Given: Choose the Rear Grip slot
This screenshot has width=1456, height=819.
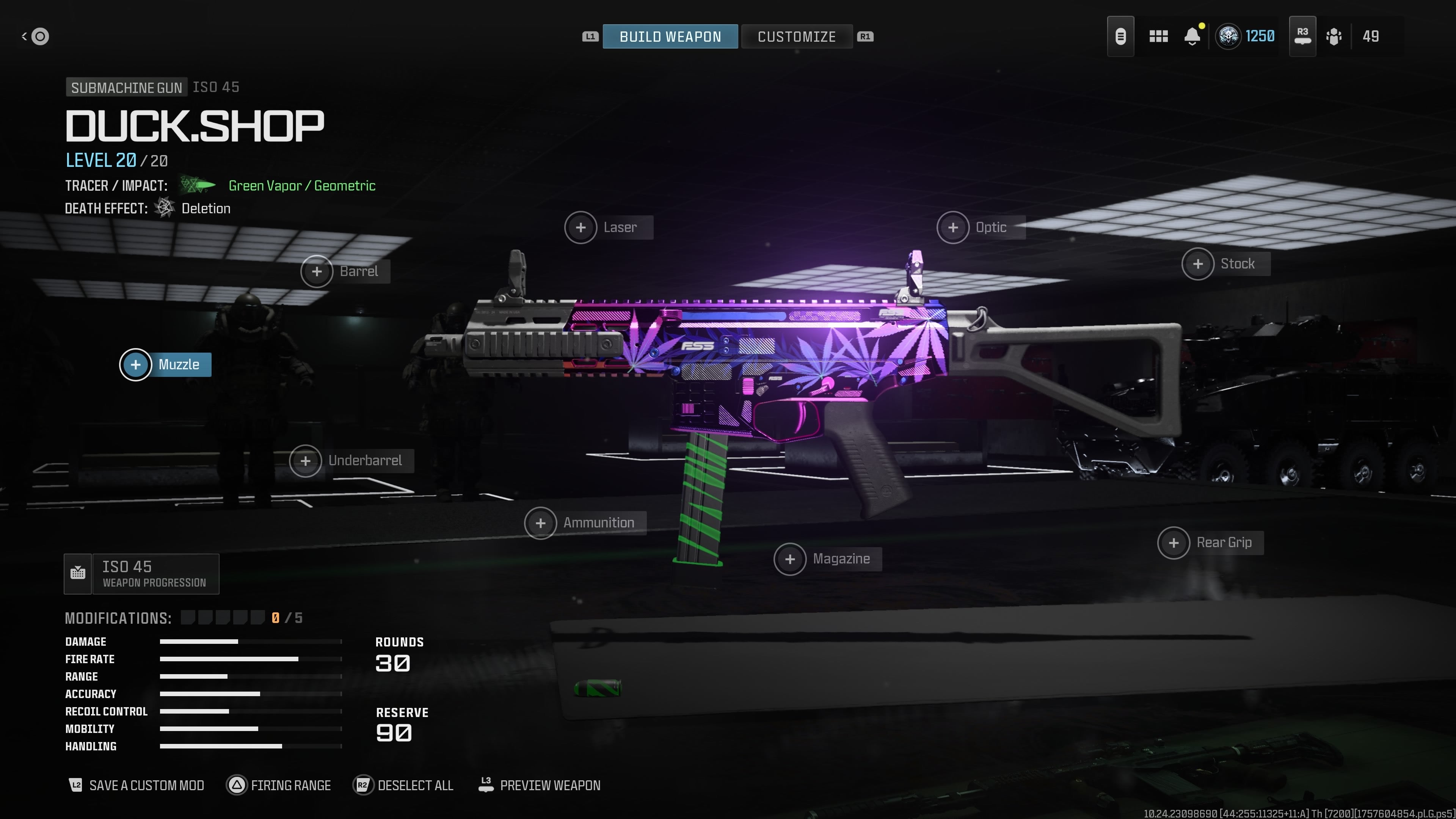Looking at the screenshot, I should (1210, 543).
